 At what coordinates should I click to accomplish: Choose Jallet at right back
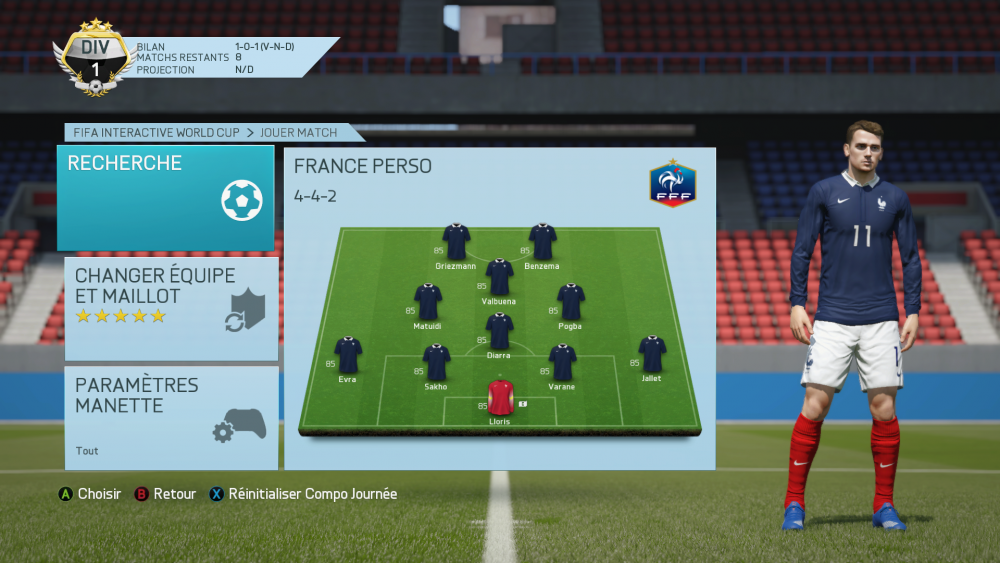tap(652, 355)
